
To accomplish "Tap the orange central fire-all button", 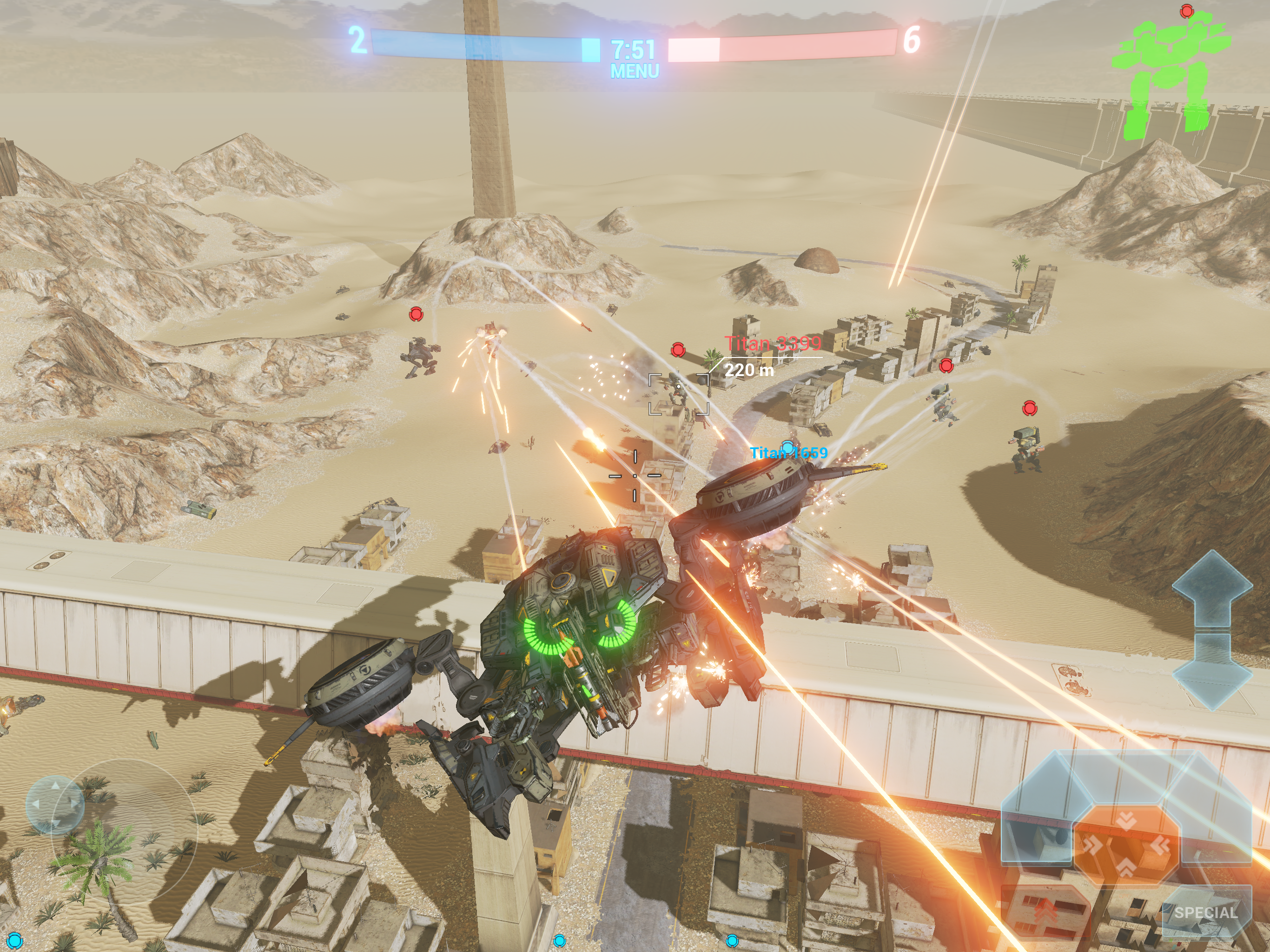I will pos(1126,845).
